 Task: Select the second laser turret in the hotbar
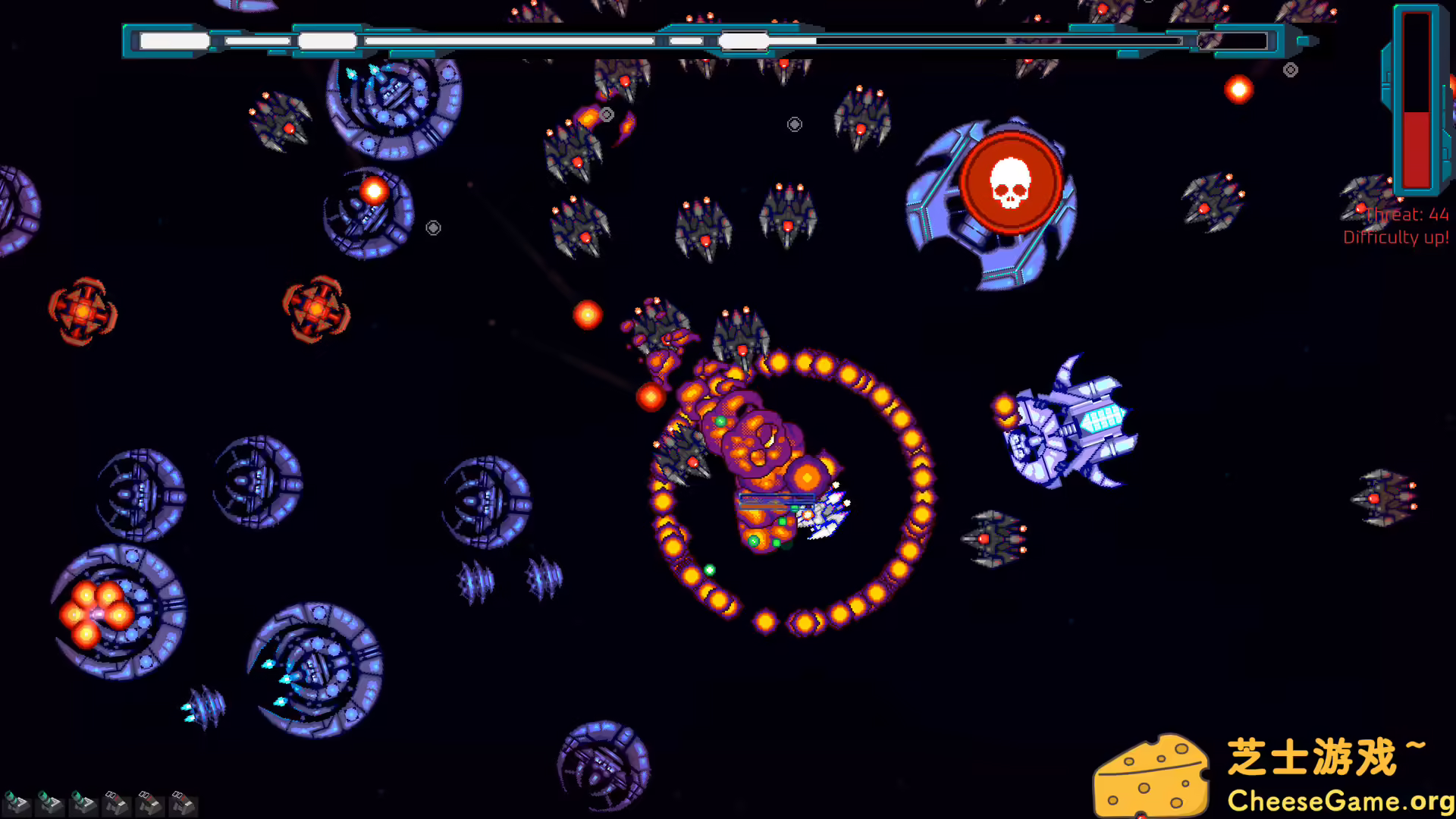[49, 802]
